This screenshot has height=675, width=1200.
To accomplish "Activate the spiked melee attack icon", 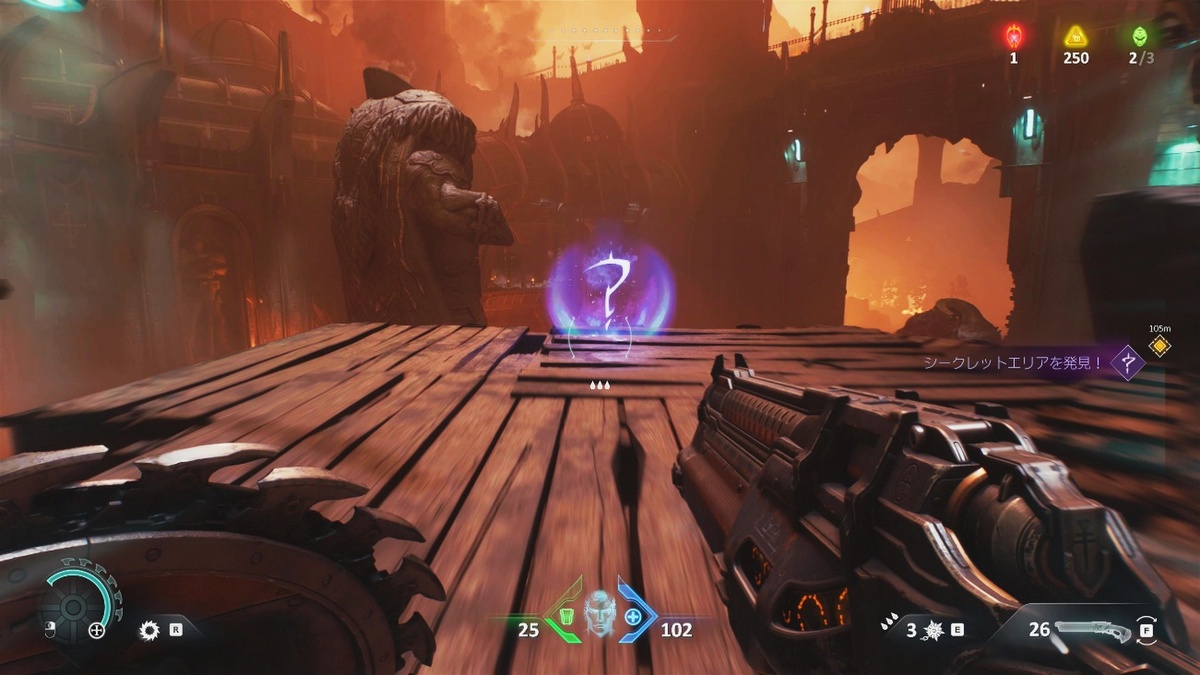I will pyautogui.click(x=933, y=630).
